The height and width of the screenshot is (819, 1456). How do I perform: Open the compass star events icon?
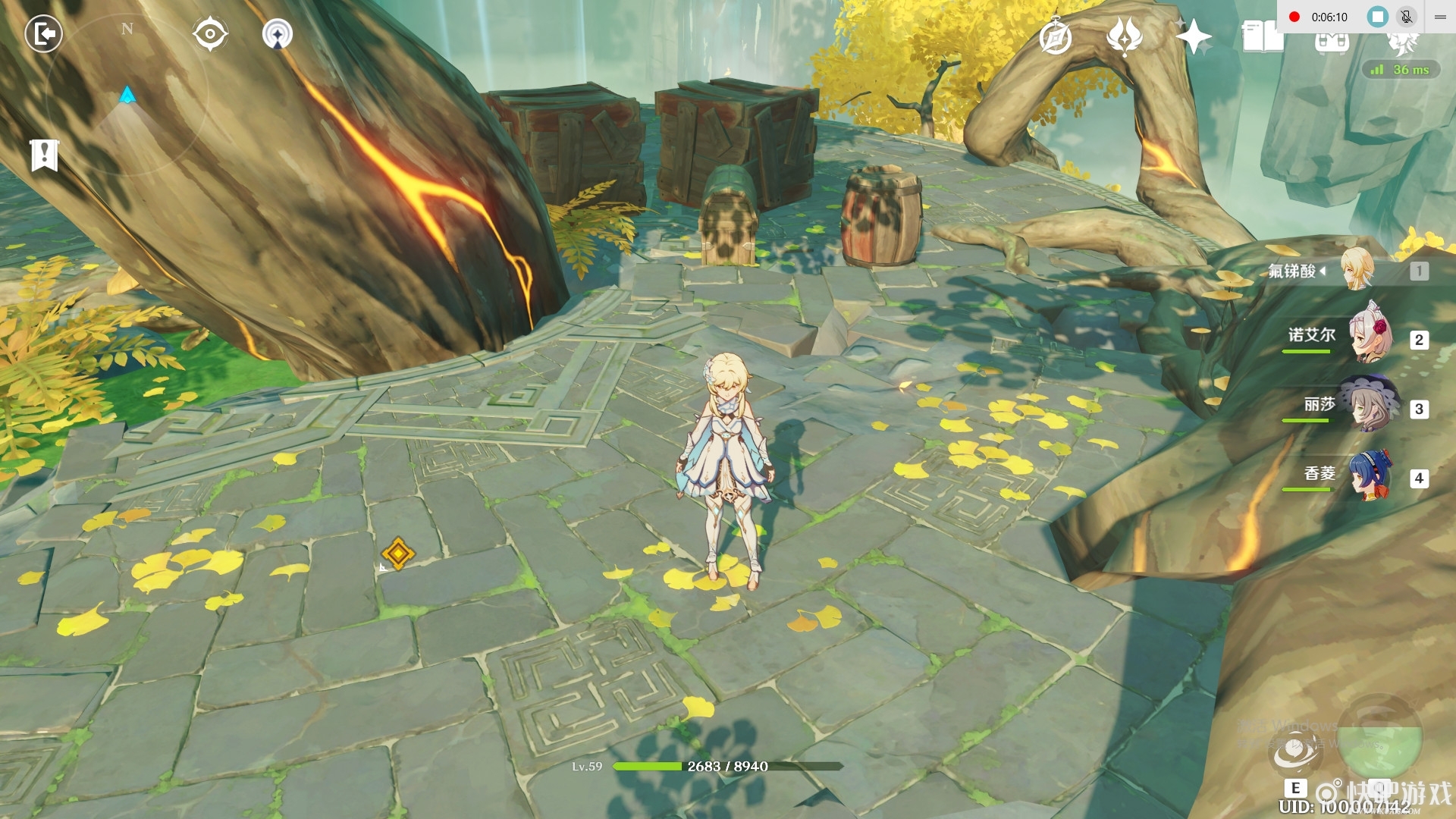[x=1055, y=37]
